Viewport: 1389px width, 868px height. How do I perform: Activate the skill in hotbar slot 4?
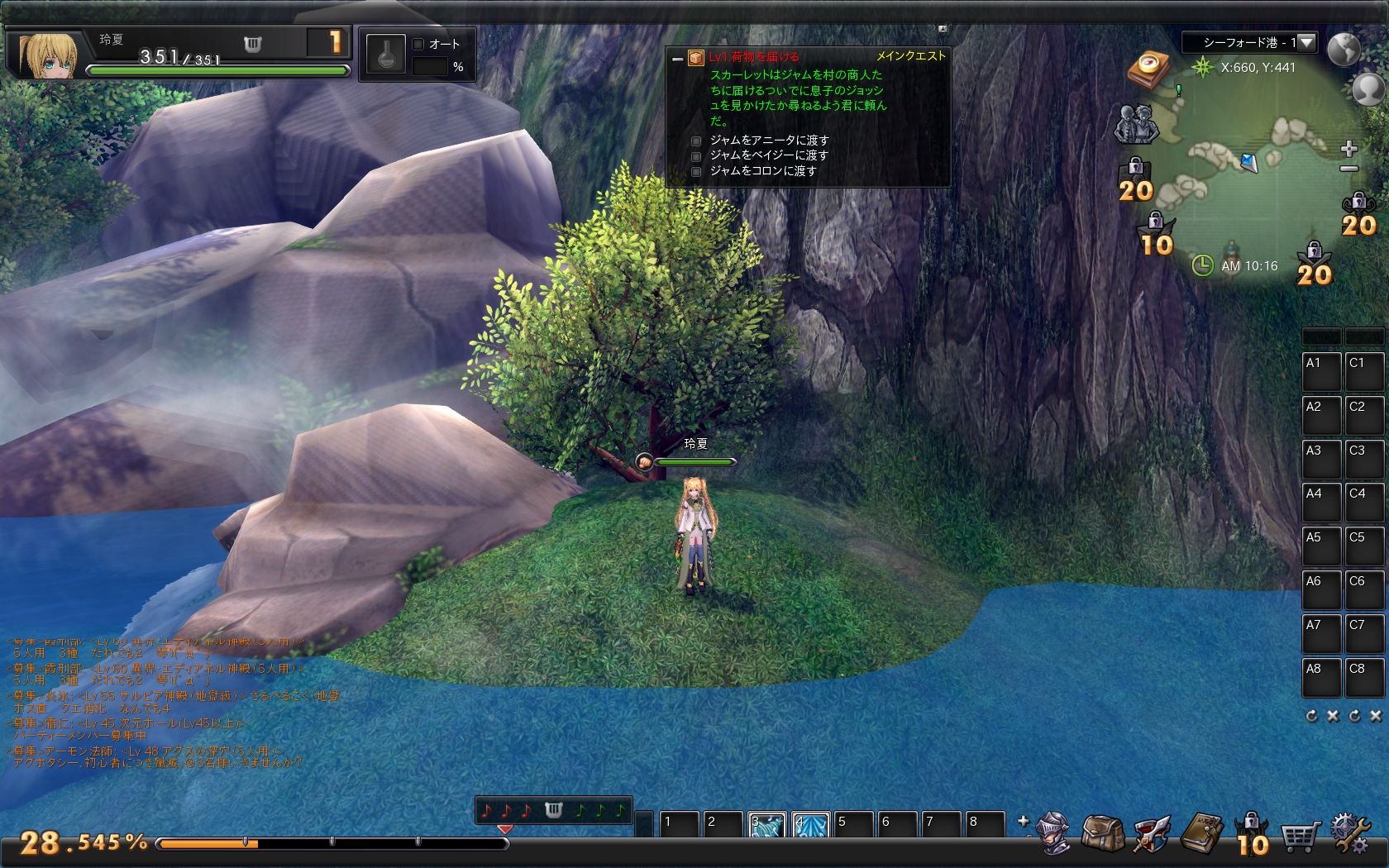(x=810, y=826)
